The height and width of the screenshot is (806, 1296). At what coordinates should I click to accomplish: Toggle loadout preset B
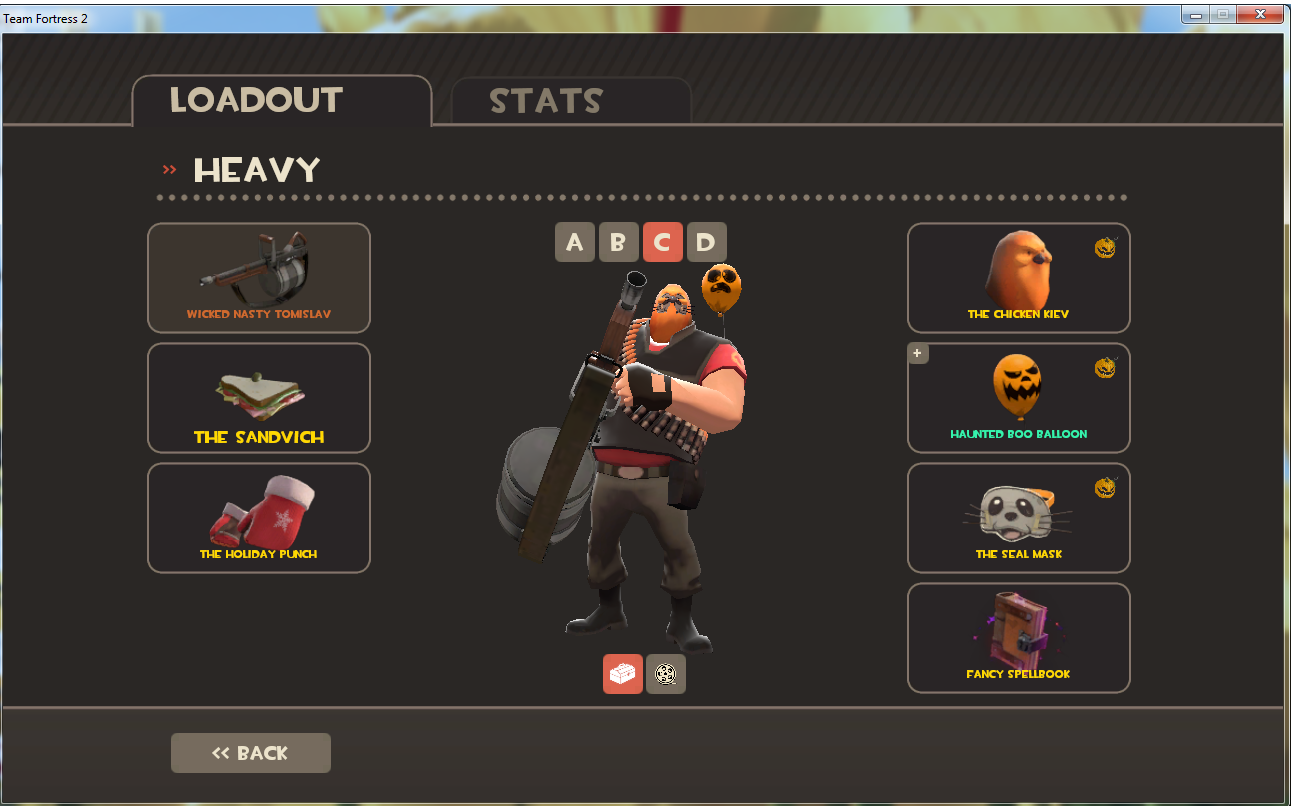618,241
